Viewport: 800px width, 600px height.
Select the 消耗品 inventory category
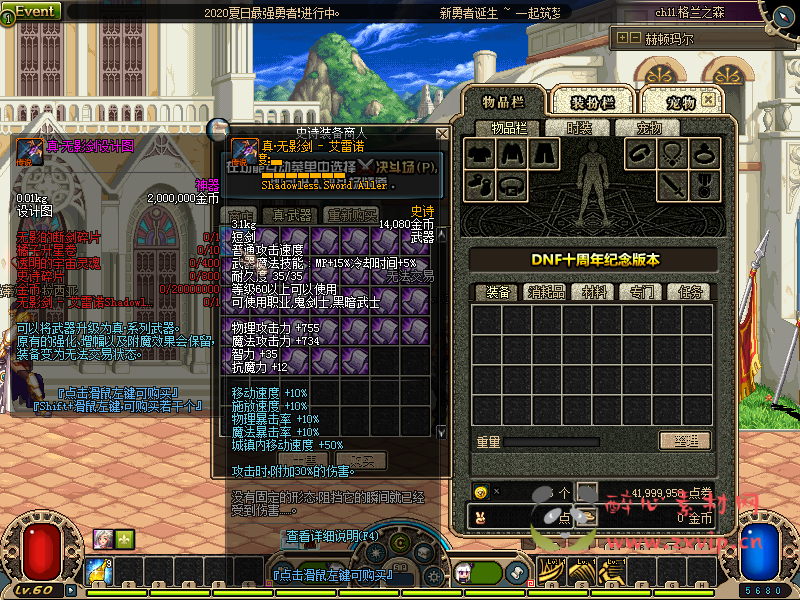pyautogui.click(x=546, y=292)
